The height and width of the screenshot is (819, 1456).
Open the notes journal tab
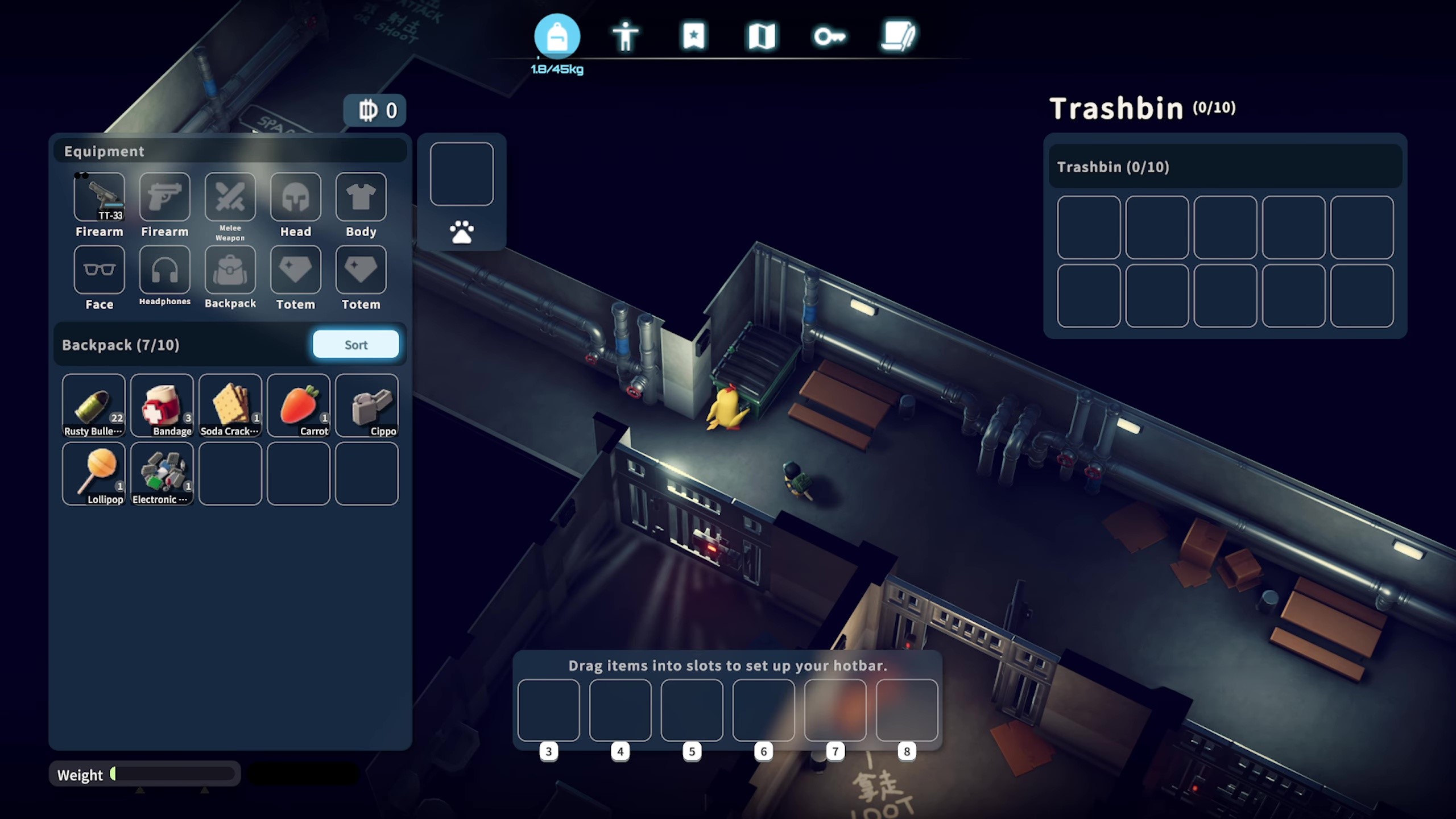[x=898, y=37]
